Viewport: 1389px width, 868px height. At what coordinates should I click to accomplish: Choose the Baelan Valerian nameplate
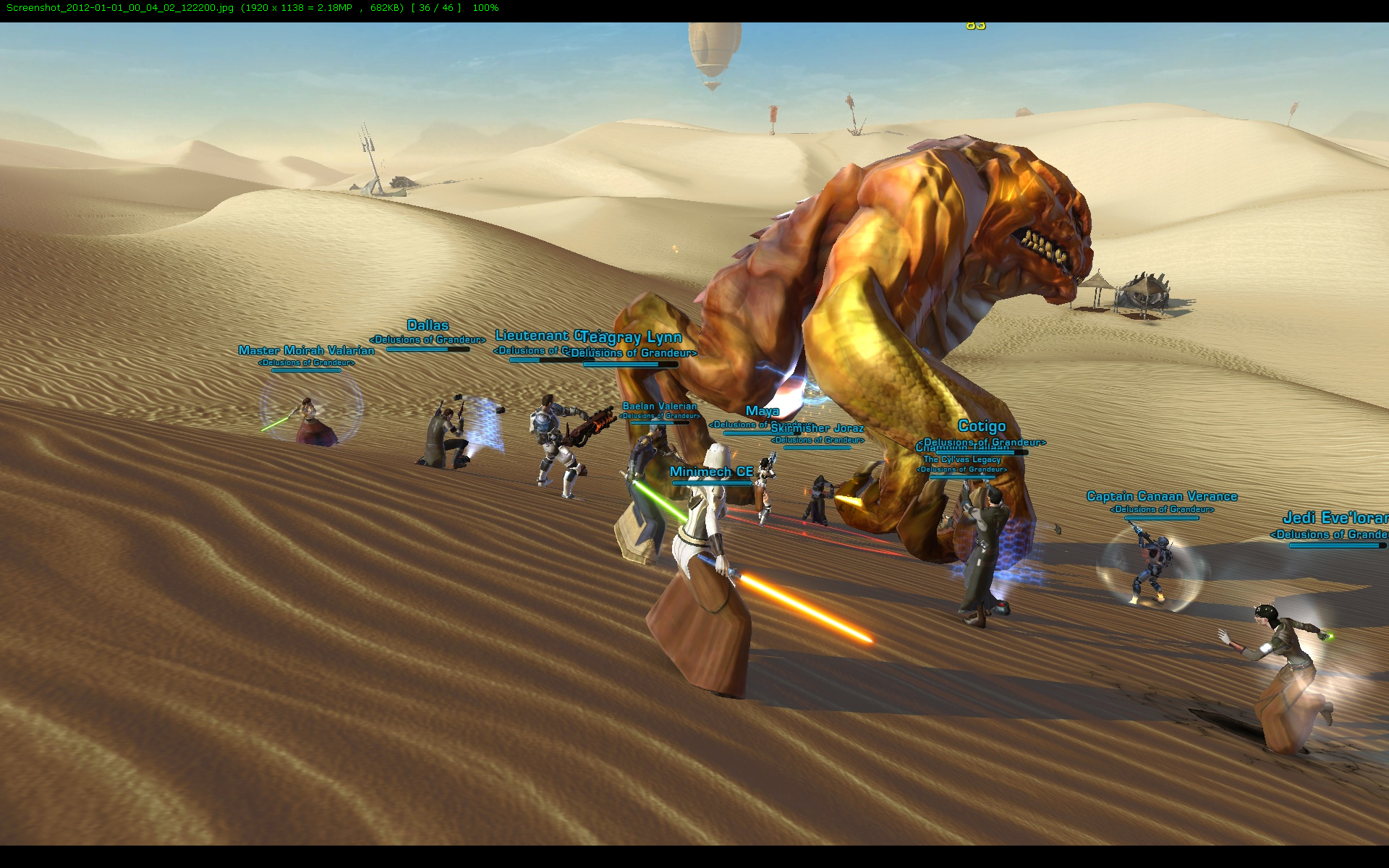659,407
